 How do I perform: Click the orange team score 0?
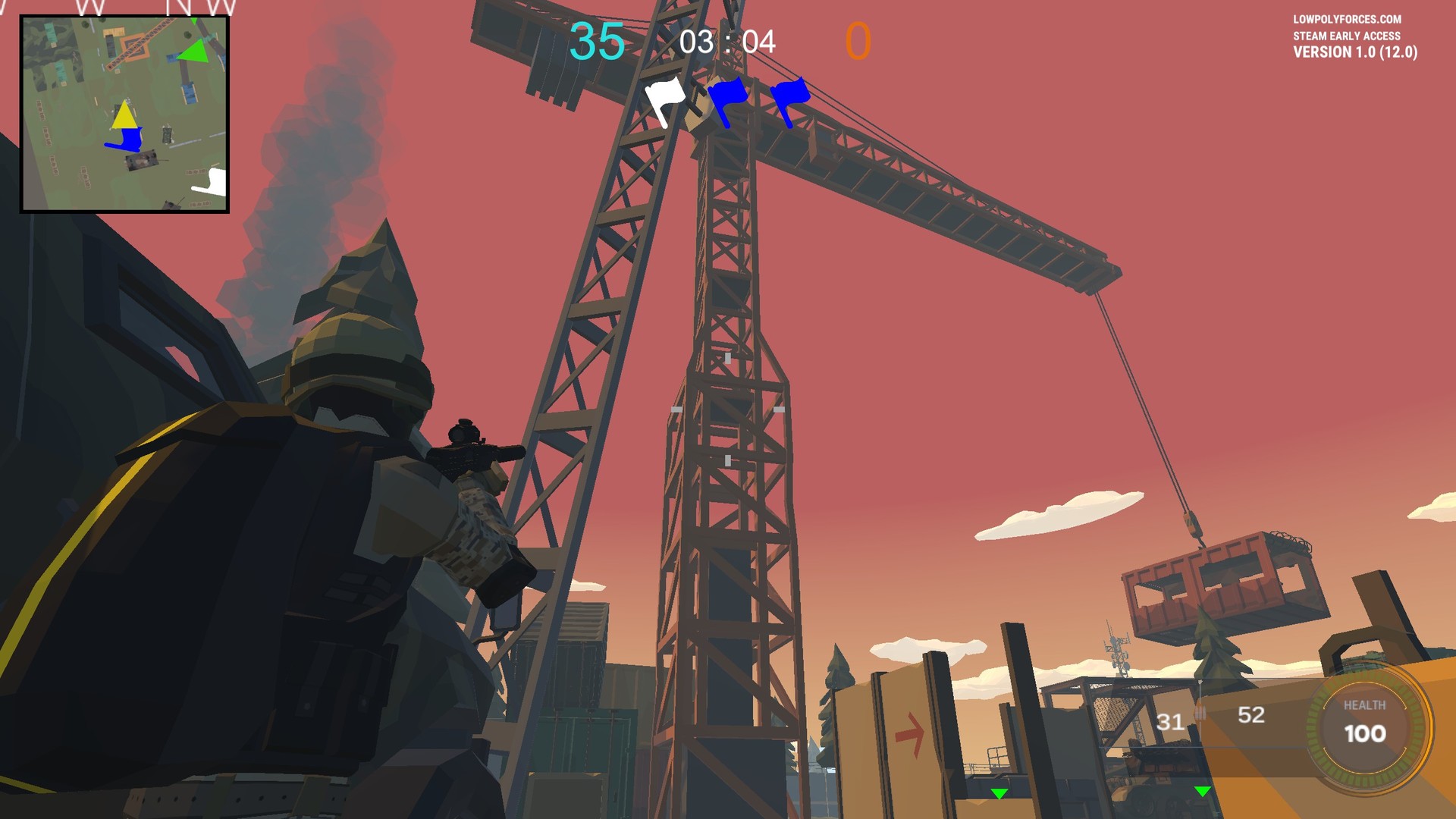tap(858, 42)
